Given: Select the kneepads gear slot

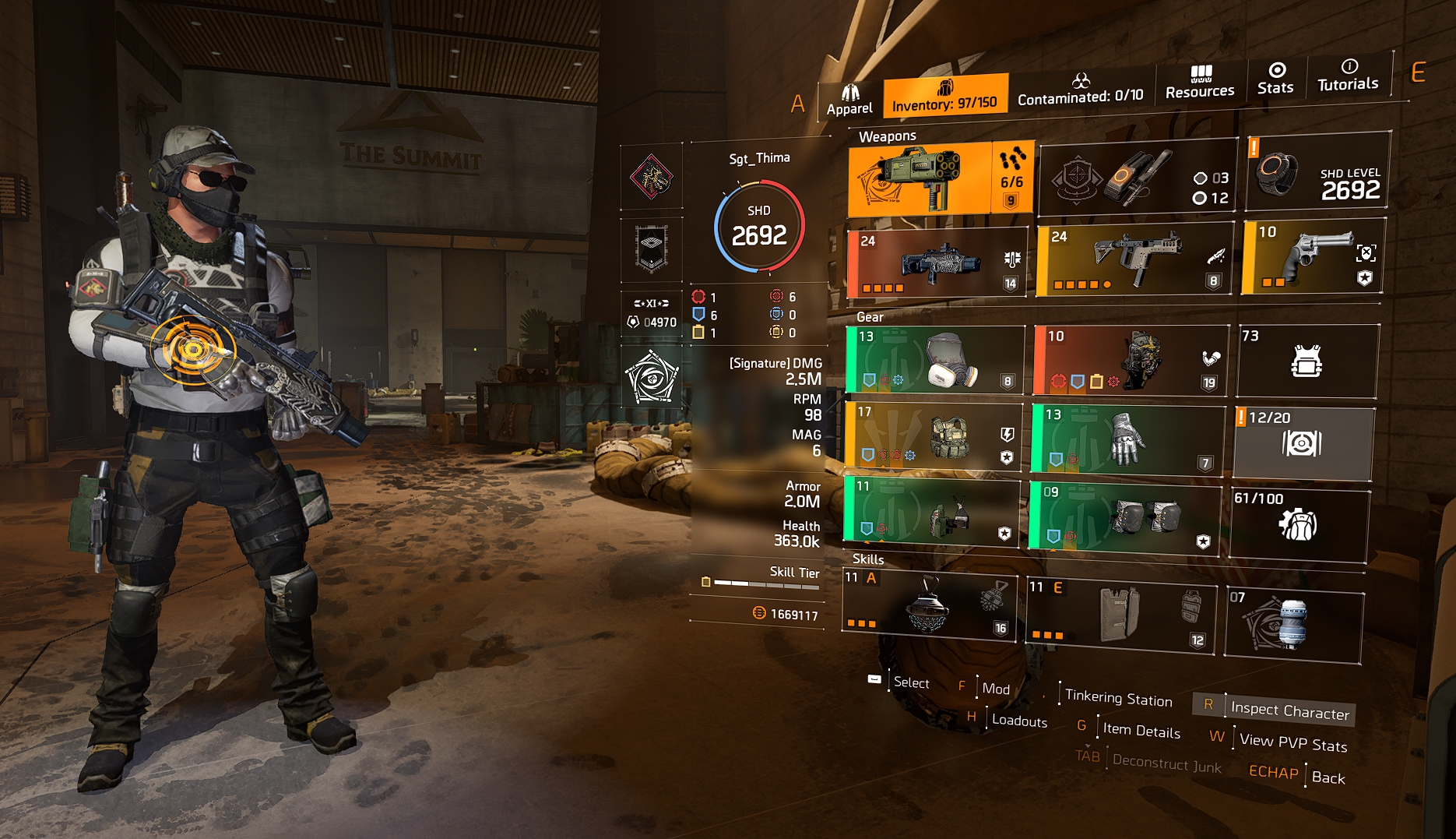Looking at the screenshot, I should pyautogui.click(x=1125, y=516).
